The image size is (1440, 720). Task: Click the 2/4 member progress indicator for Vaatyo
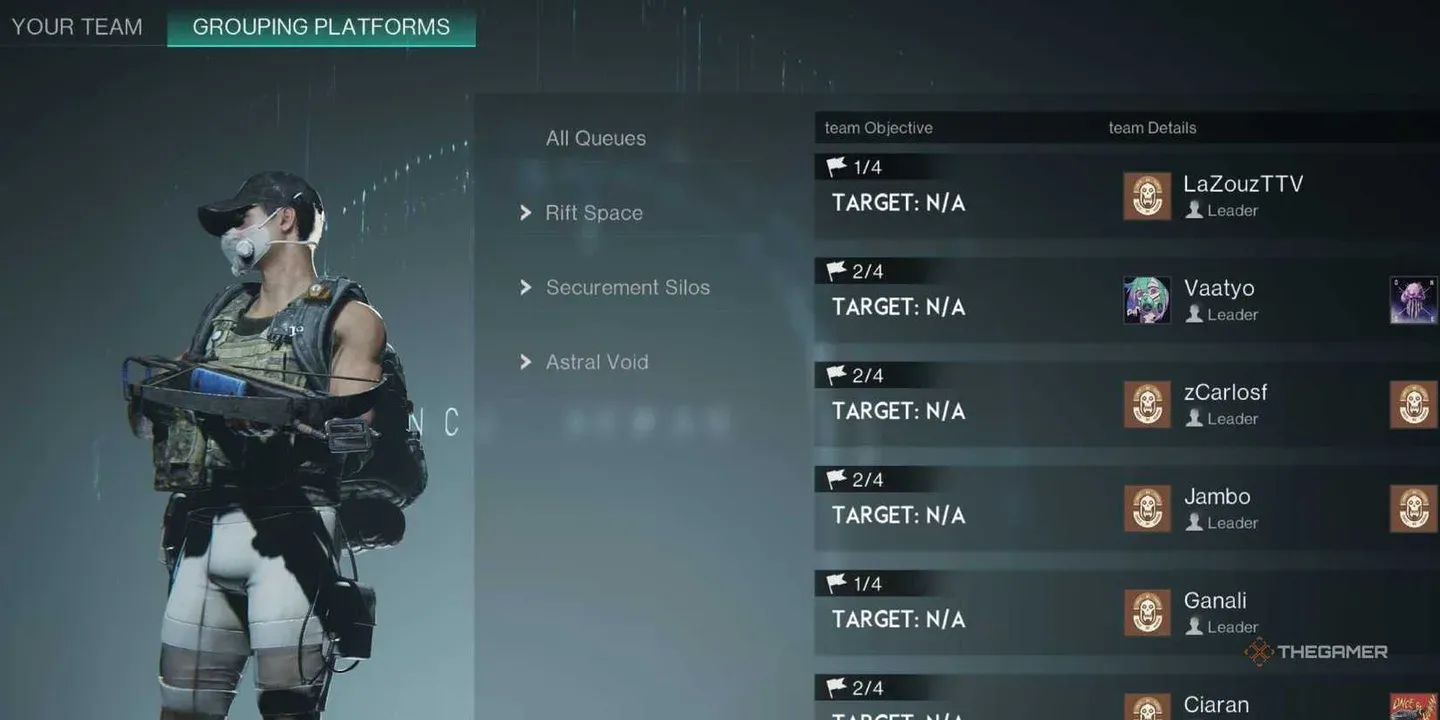coord(860,270)
